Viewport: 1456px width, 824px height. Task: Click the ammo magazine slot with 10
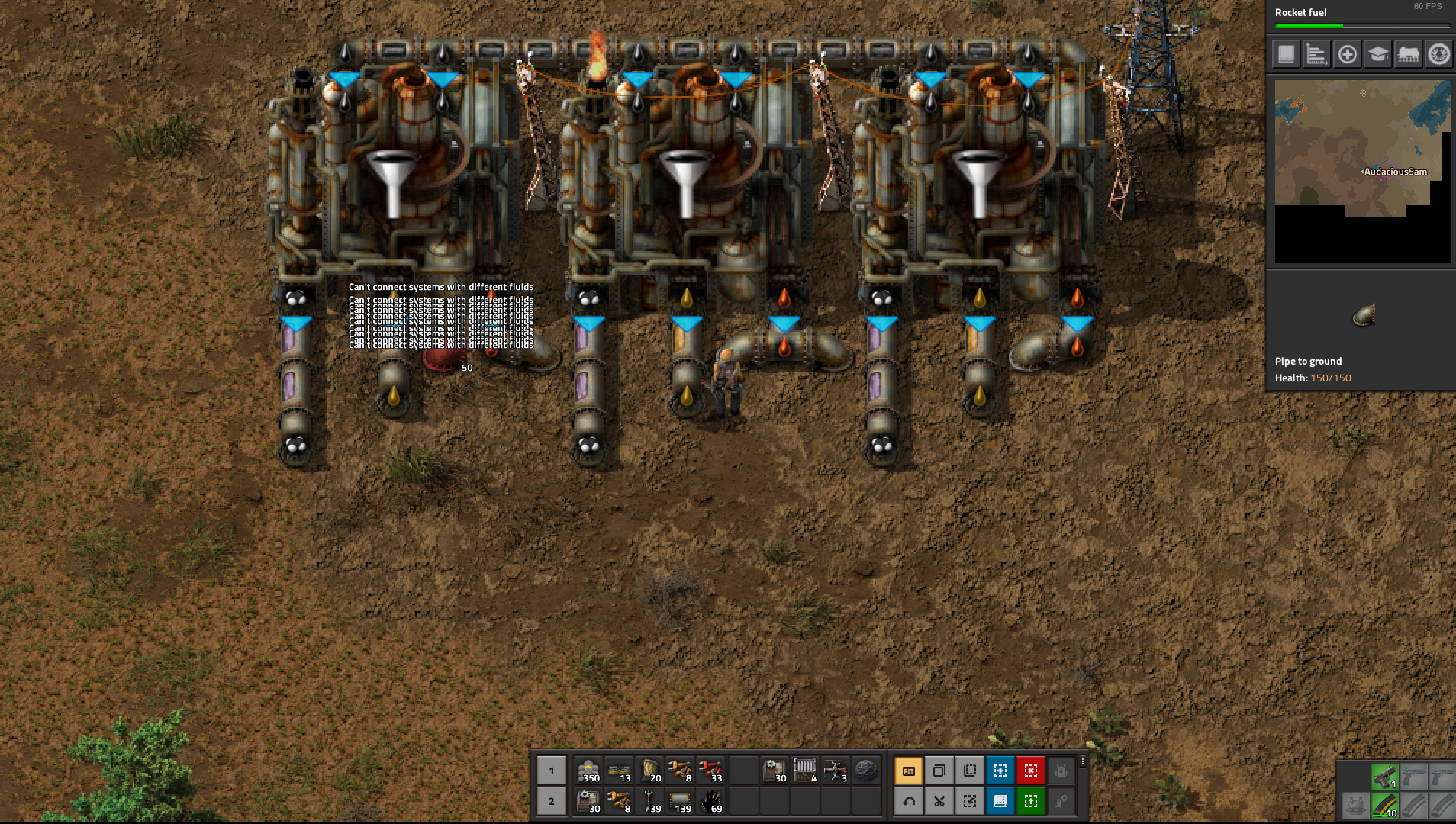(x=1384, y=806)
